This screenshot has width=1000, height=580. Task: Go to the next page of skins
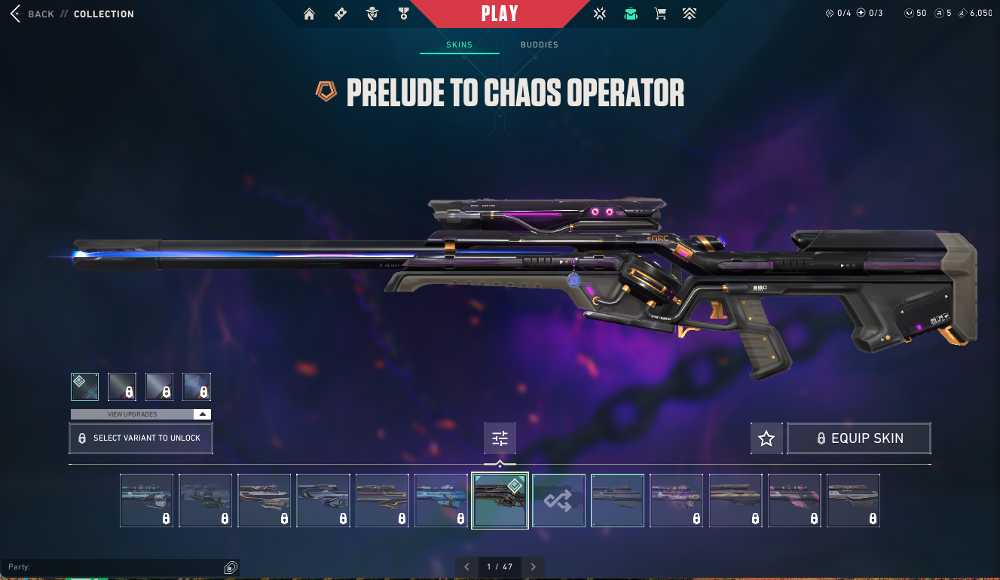click(x=534, y=567)
